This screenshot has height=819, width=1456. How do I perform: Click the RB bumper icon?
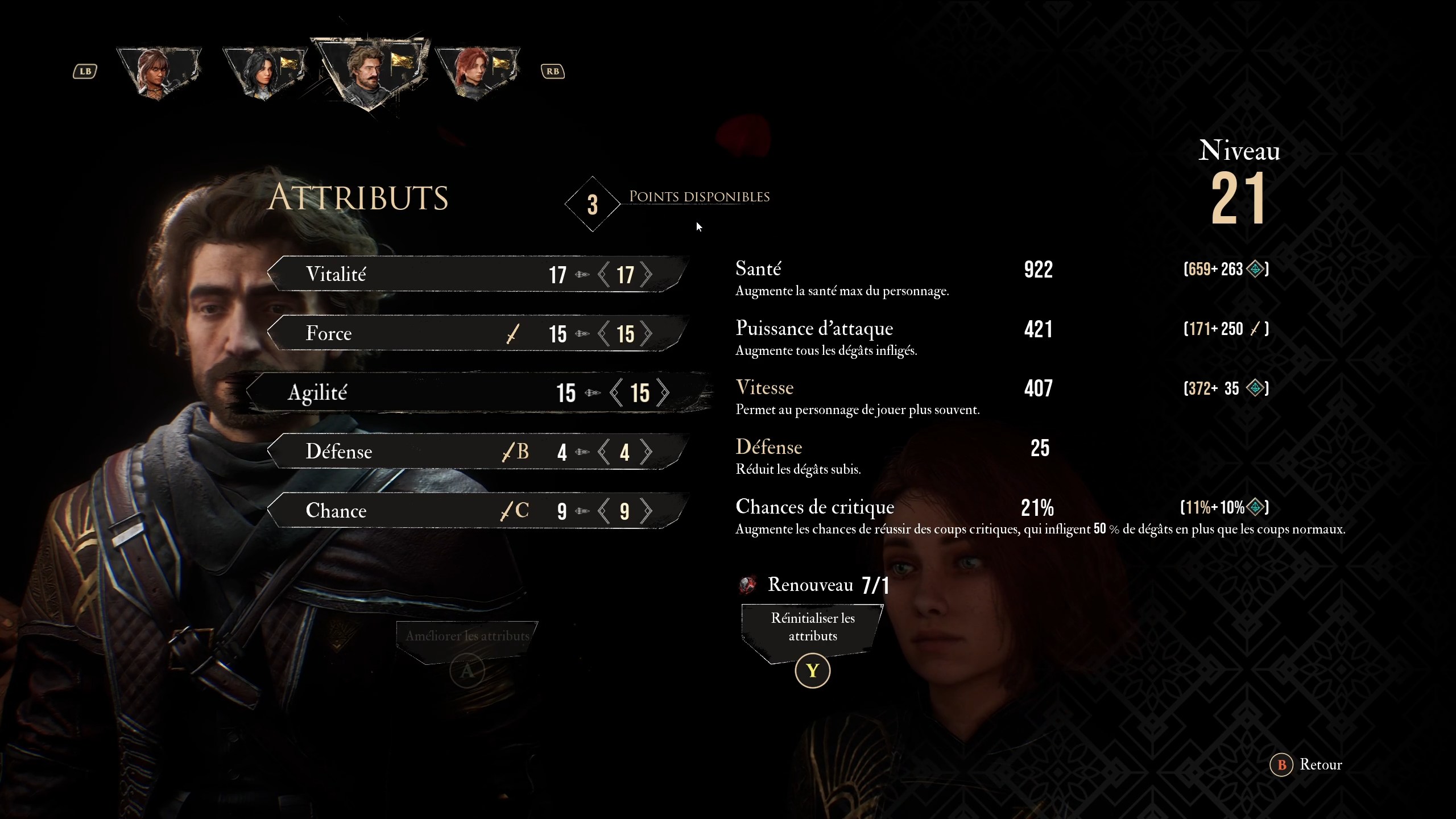click(x=552, y=71)
